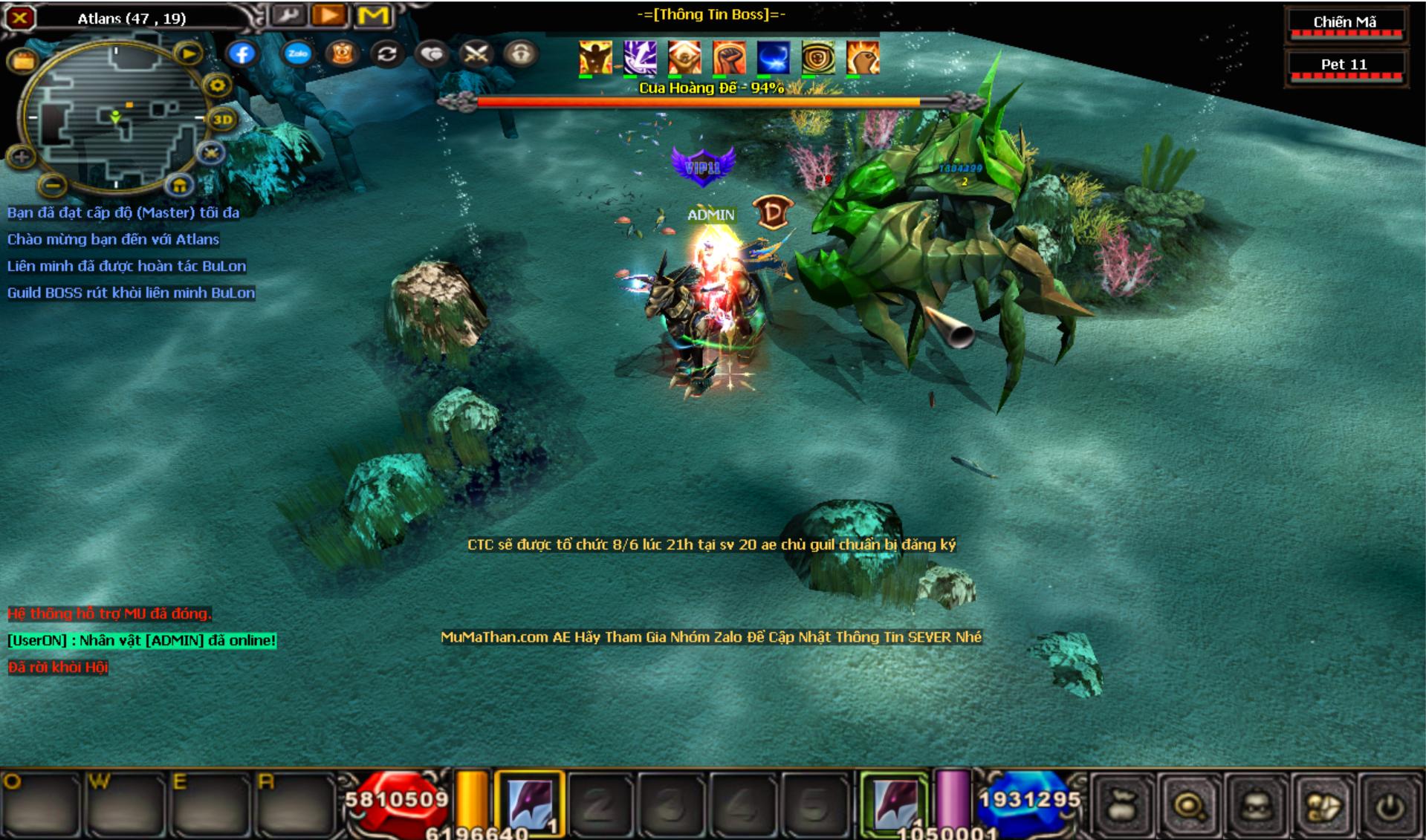
Task: Click the minimap's home gate button
Action: tap(179, 185)
